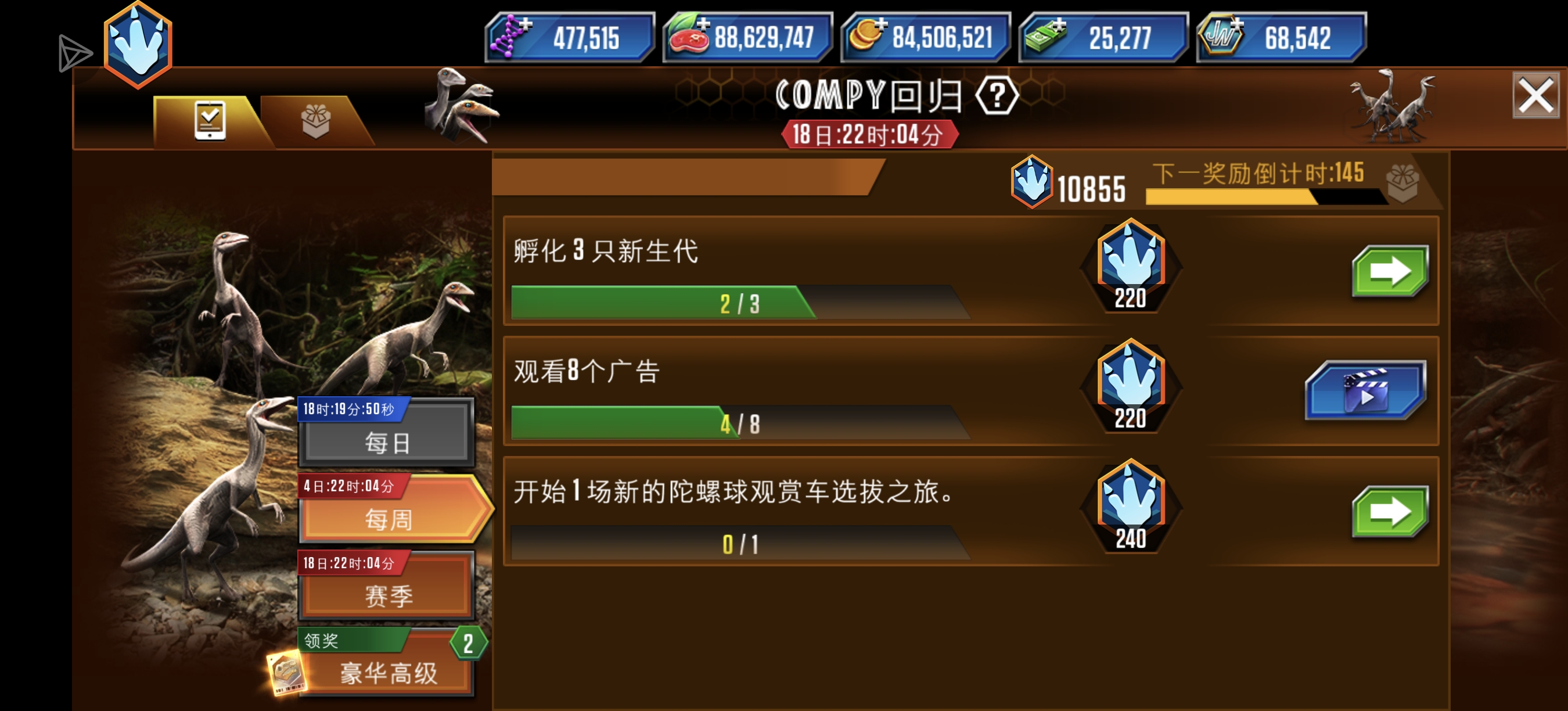Image resolution: width=1568 pixels, height=711 pixels.
Task: Start the hatch 3 creatures task arrow
Action: (x=1390, y=271)
